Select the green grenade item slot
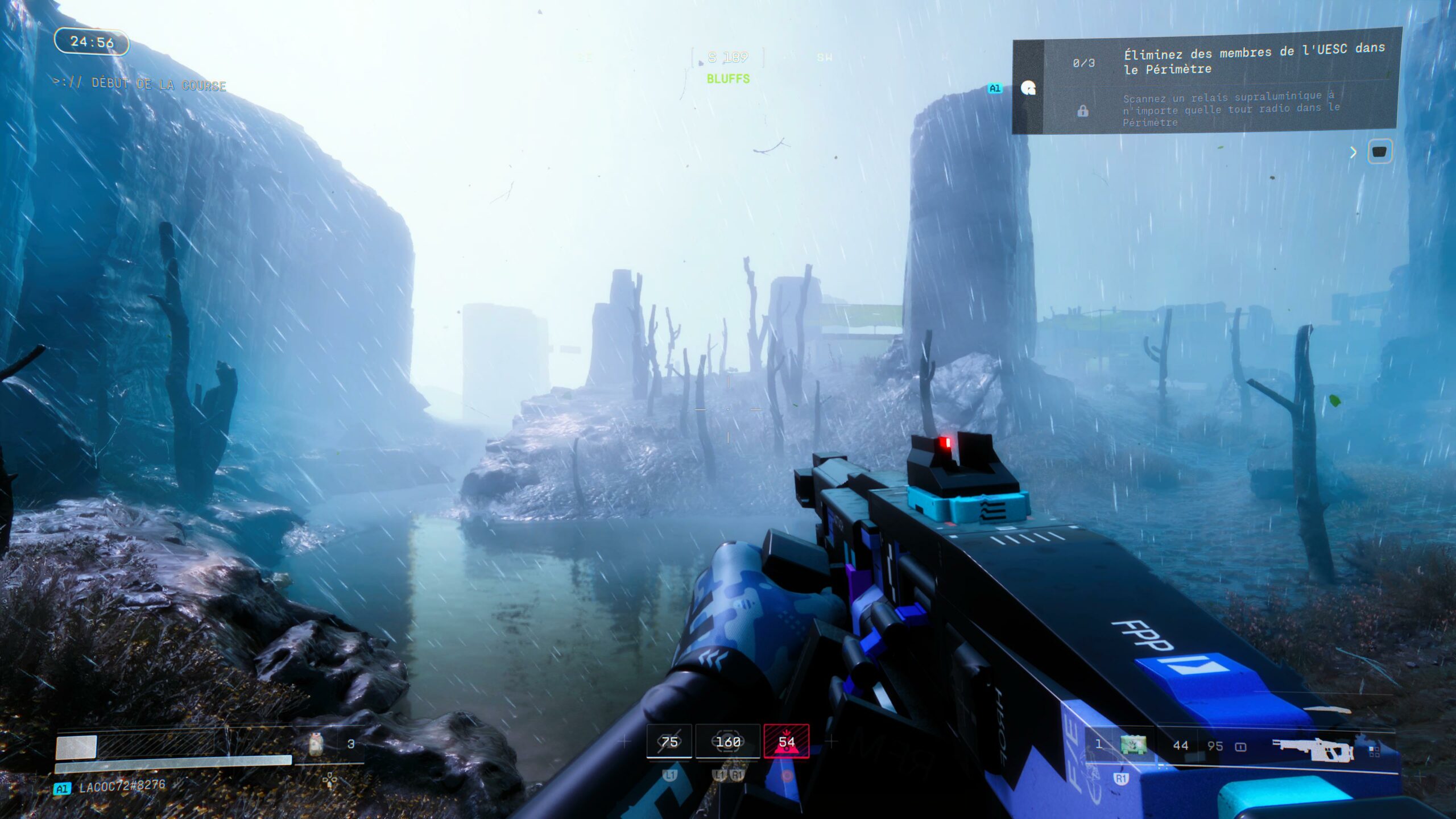1456x819 pixels. tap(1133, 745)
